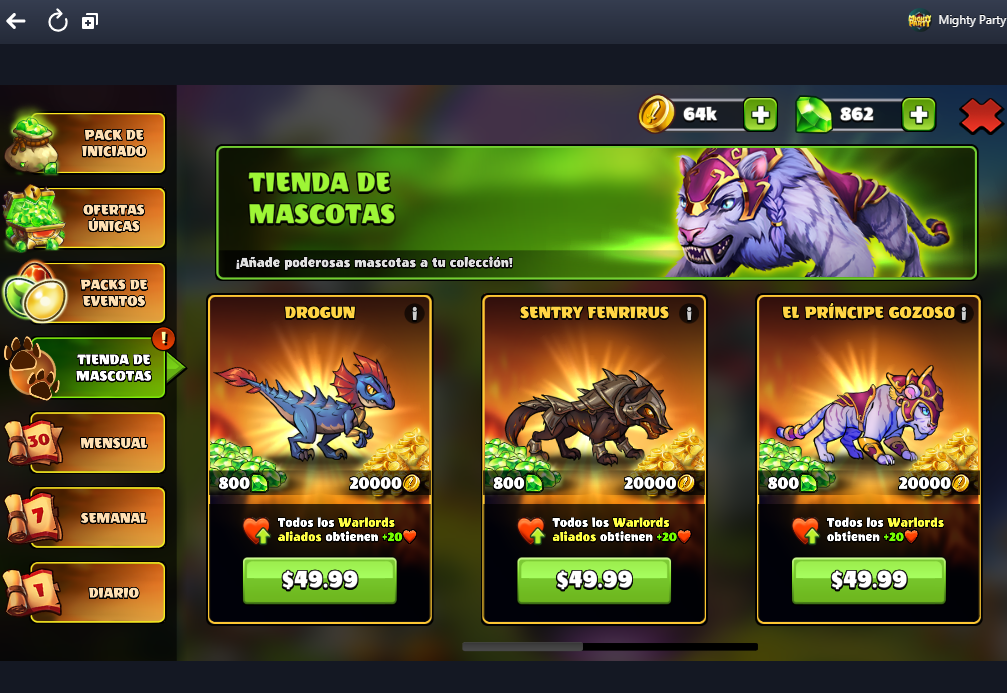Click the Tienda de Mascotas banner
1007x693 pixels.
click(596, 212)
